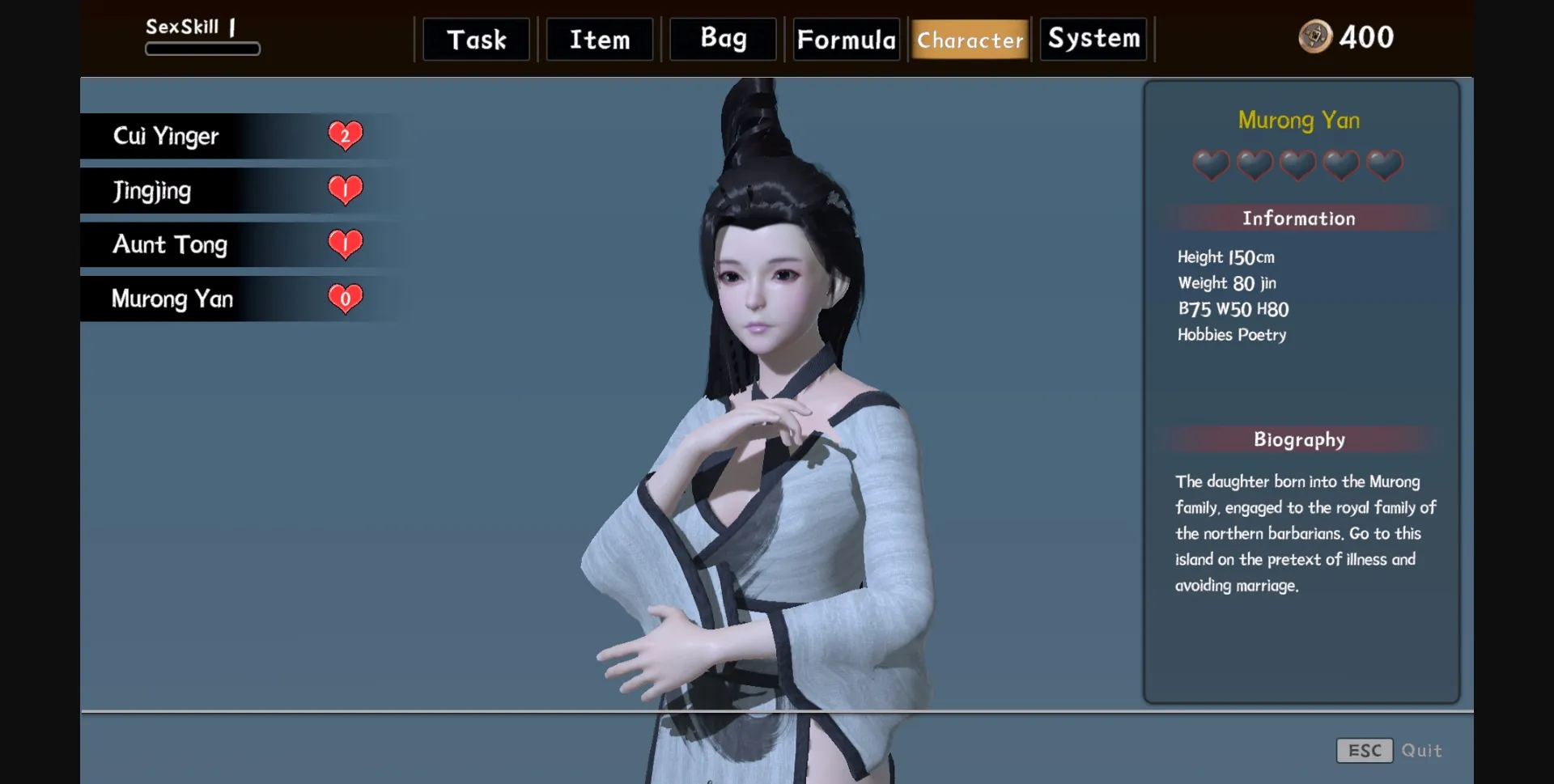The height and width of the screenshot is (784, 1554).
Task: Open the System menu
Action: click(x=1093, y=37)
